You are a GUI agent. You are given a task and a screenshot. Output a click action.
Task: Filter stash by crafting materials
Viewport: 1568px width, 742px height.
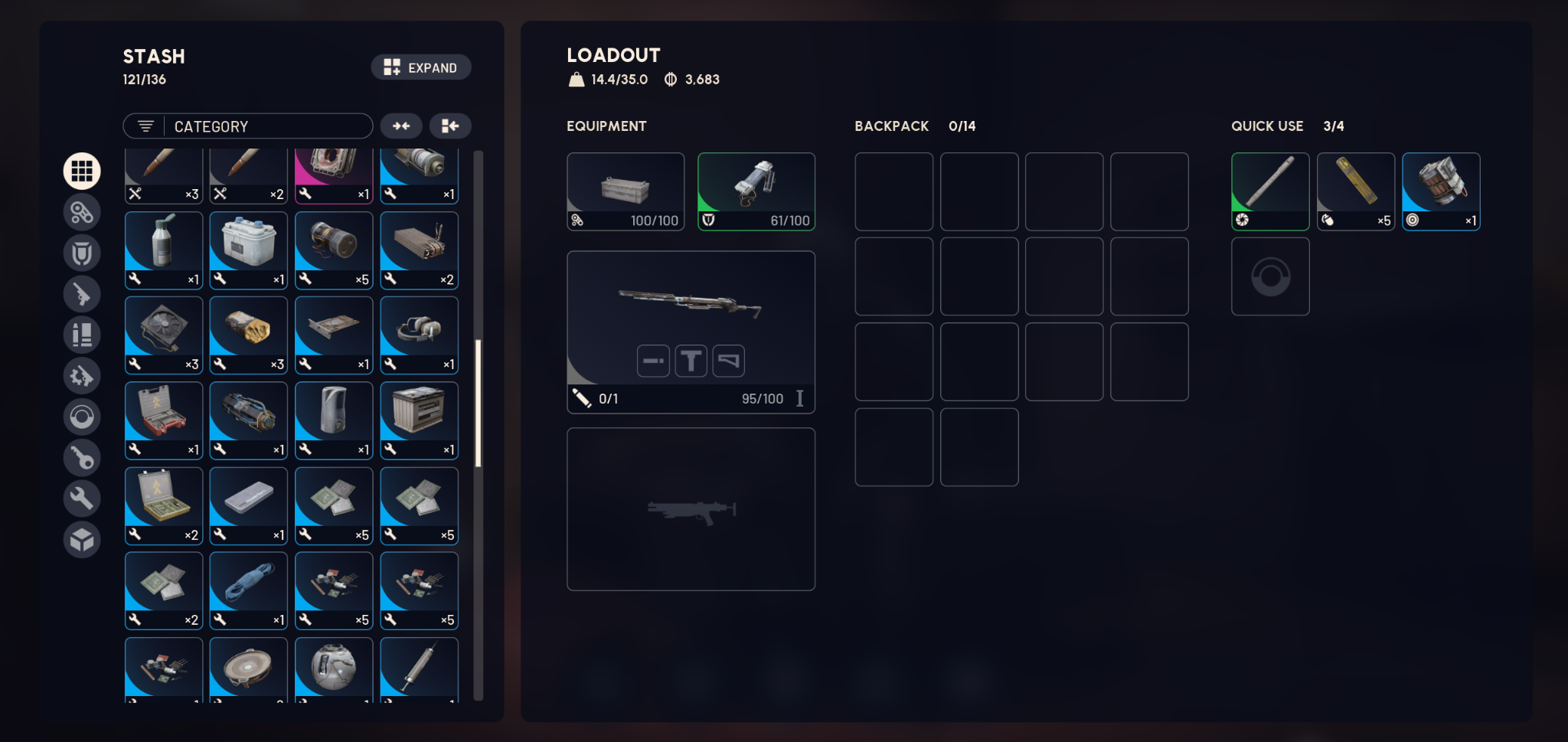(82, 498)
